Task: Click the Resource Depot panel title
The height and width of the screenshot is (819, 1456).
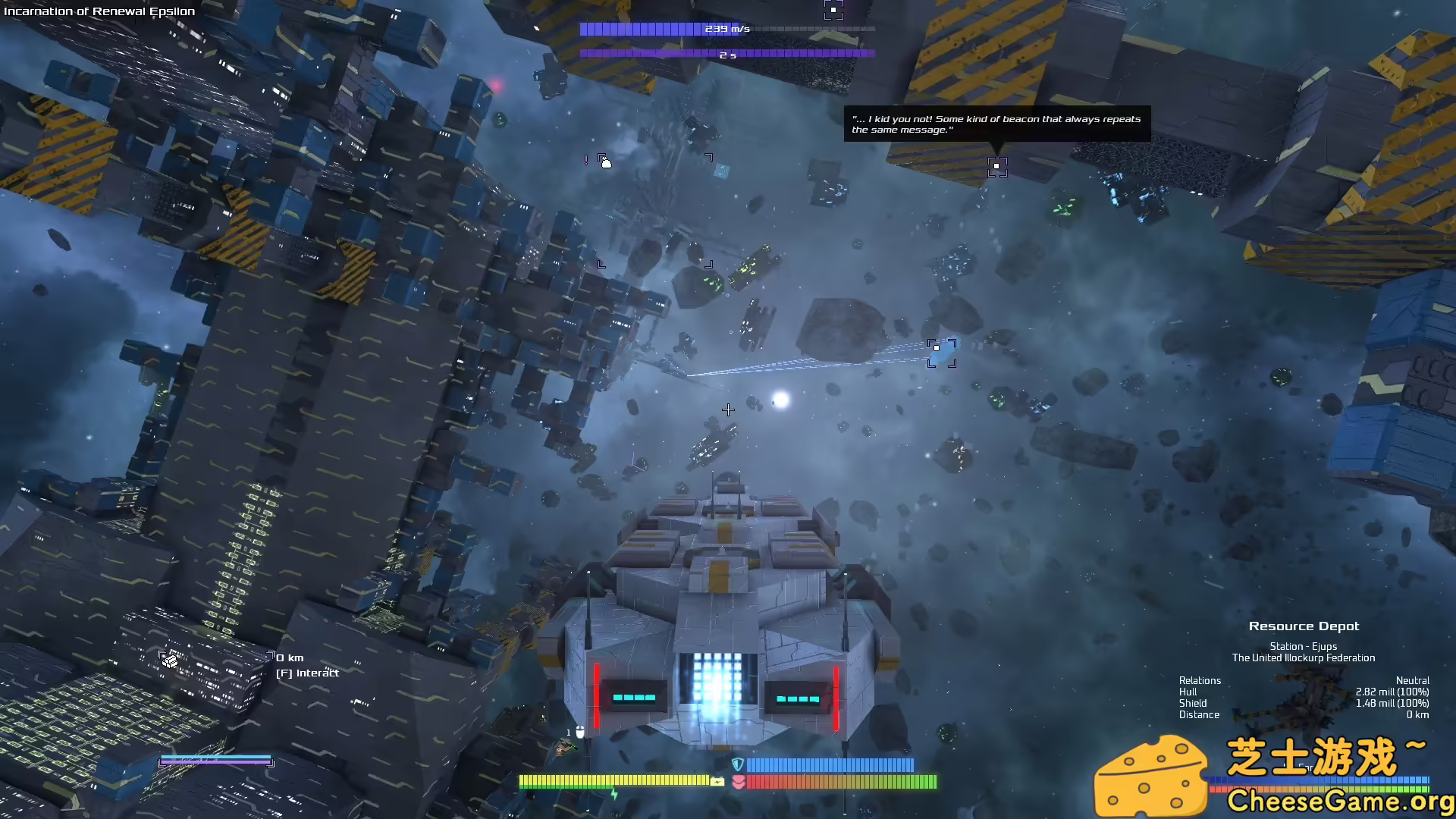Action: (1304, 626)
